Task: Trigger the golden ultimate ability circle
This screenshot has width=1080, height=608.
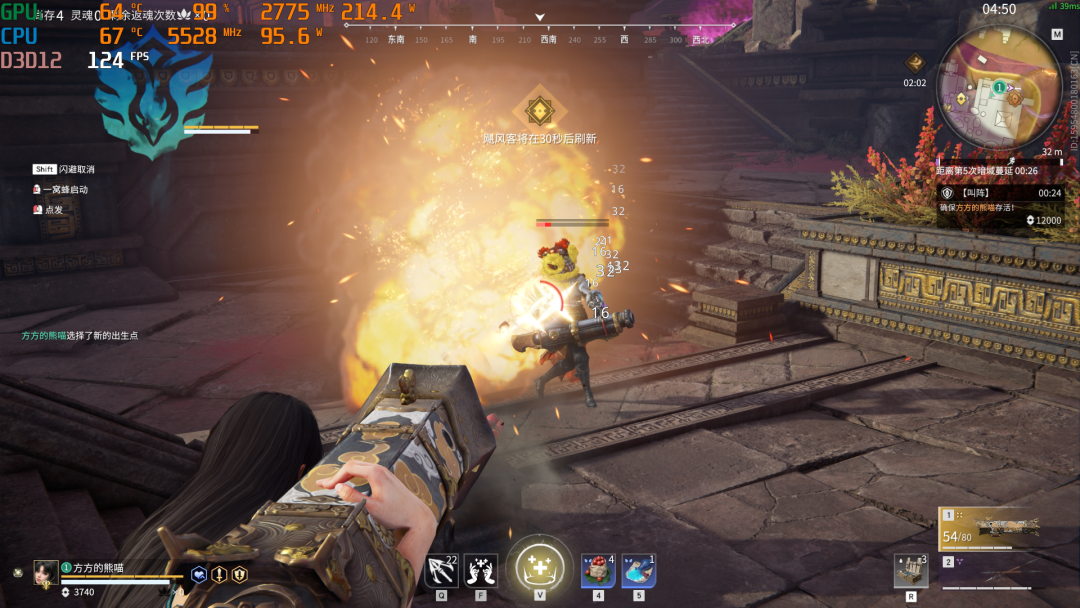Action: pos(539,568)
